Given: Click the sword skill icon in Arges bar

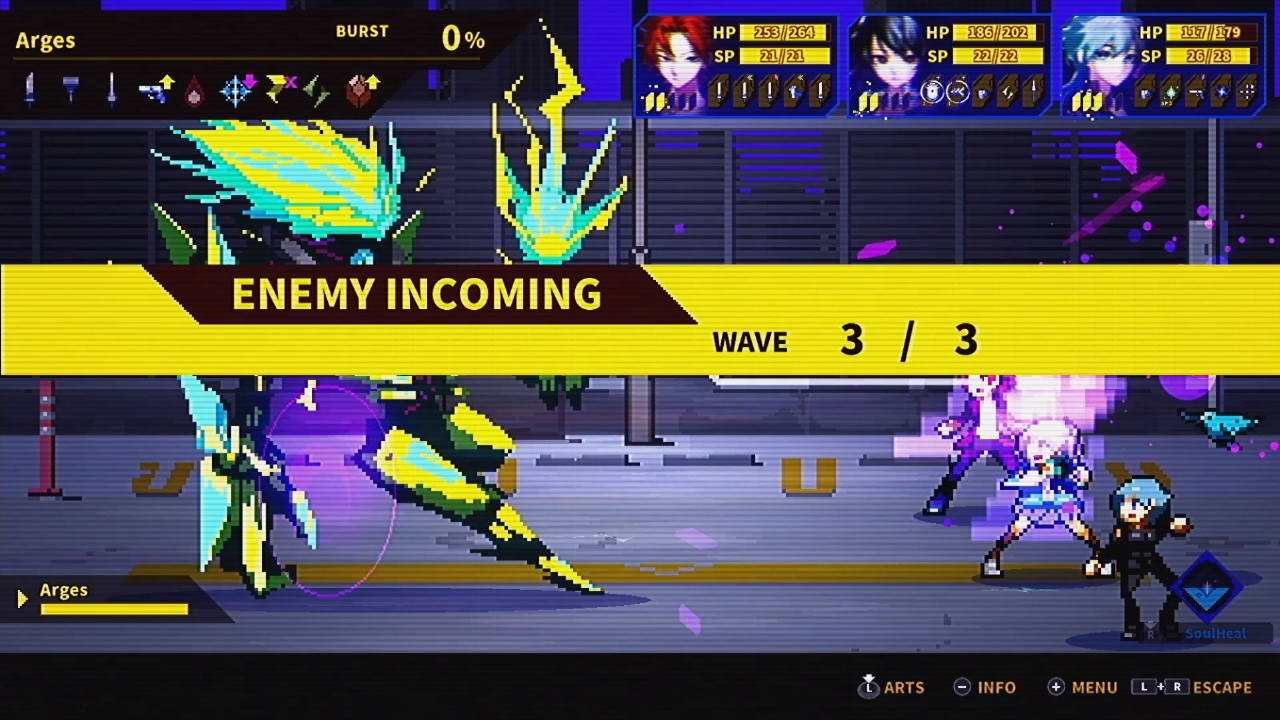Looking at the screenshot, I should [x=110, y=88].
